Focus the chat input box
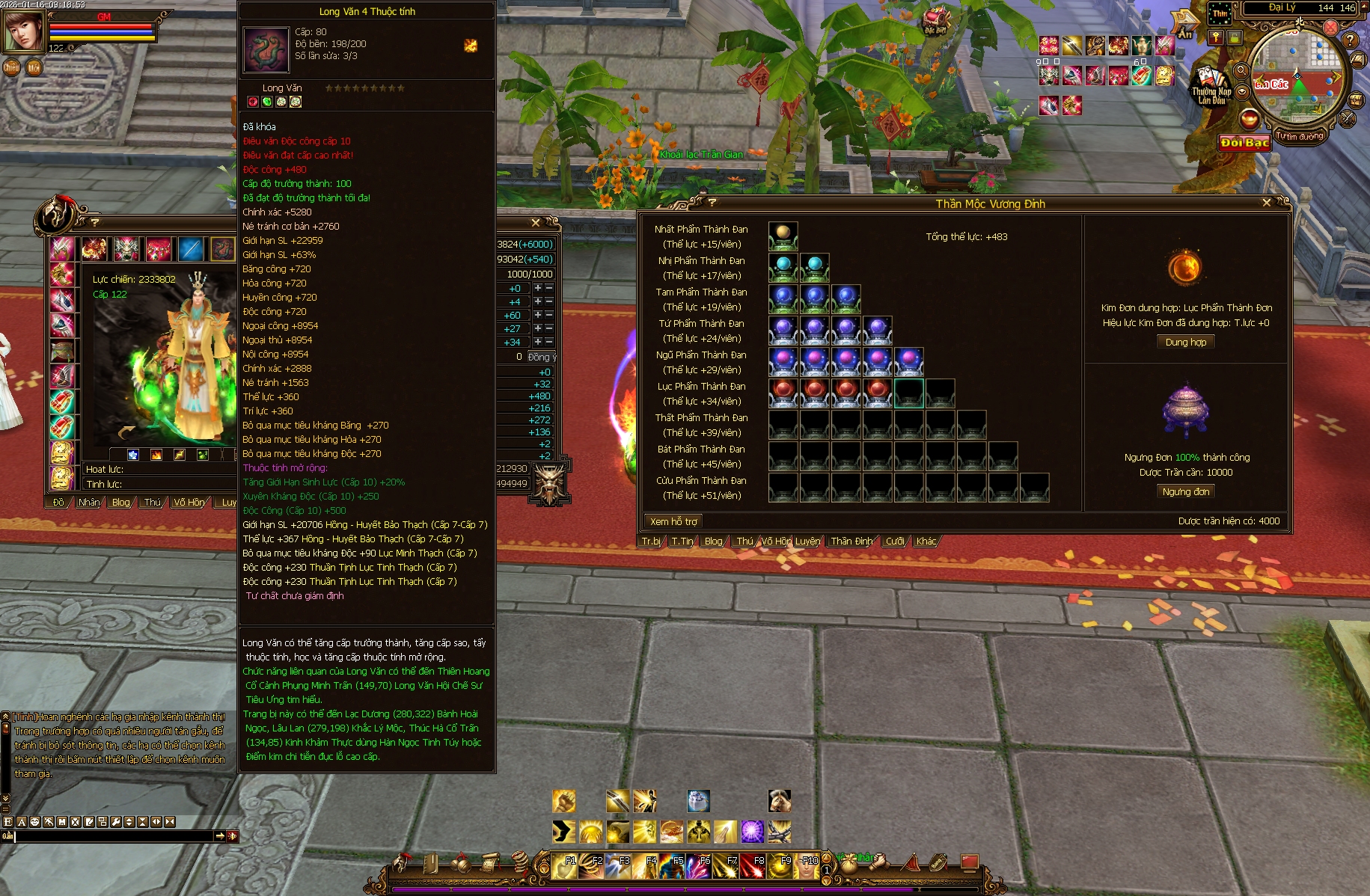The image size is (1370, 896). [x=114, y=836]
